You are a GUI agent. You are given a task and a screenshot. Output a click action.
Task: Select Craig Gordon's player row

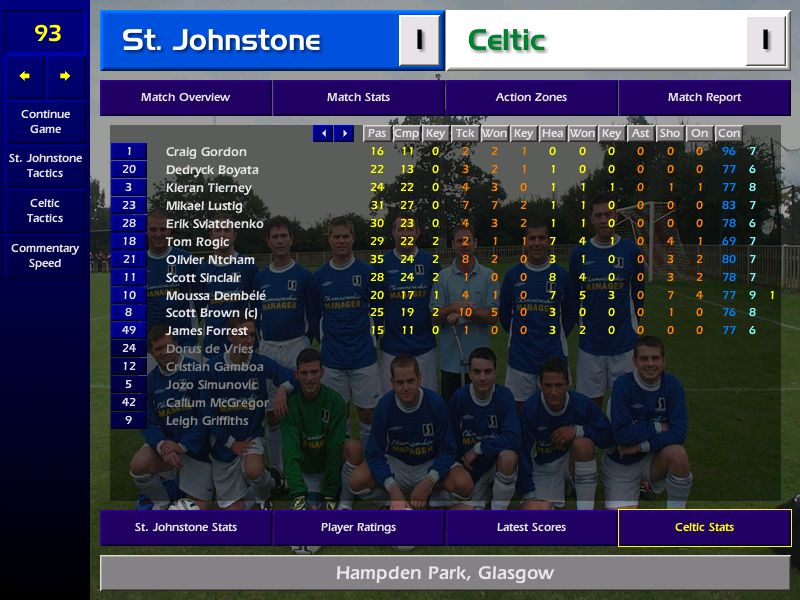coord(206,152)
